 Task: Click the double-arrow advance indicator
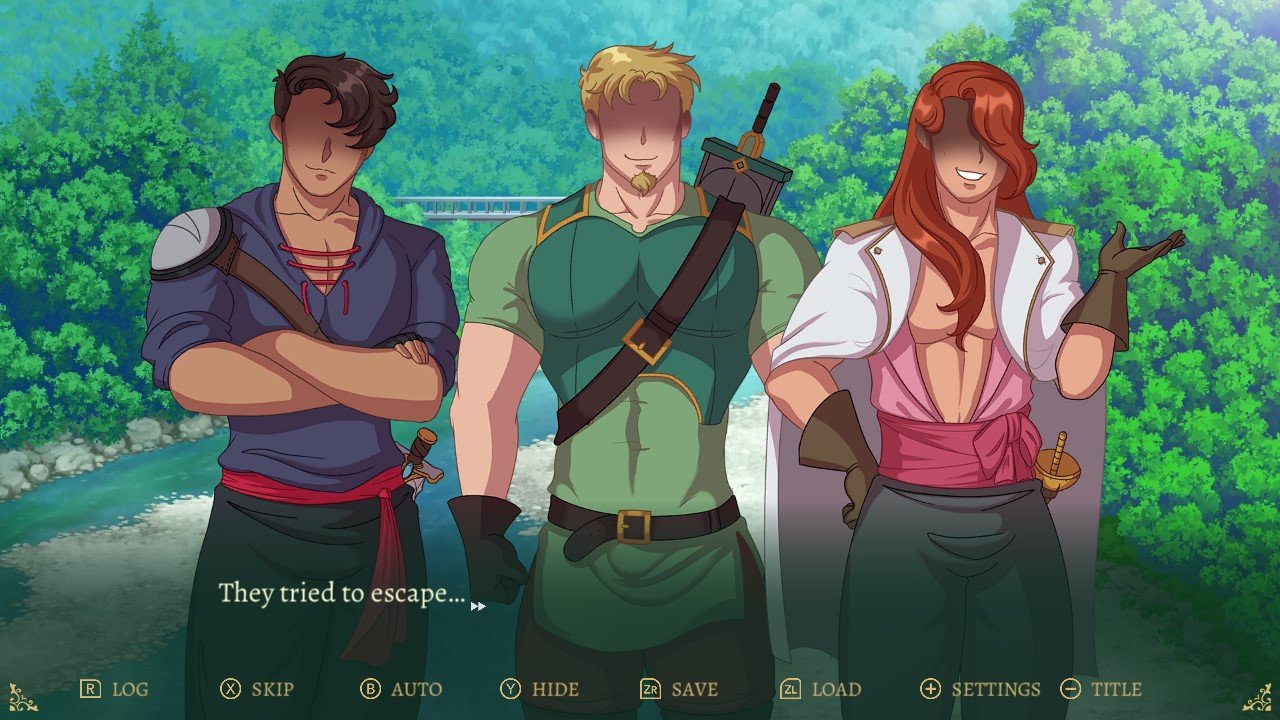coord(480,605)
